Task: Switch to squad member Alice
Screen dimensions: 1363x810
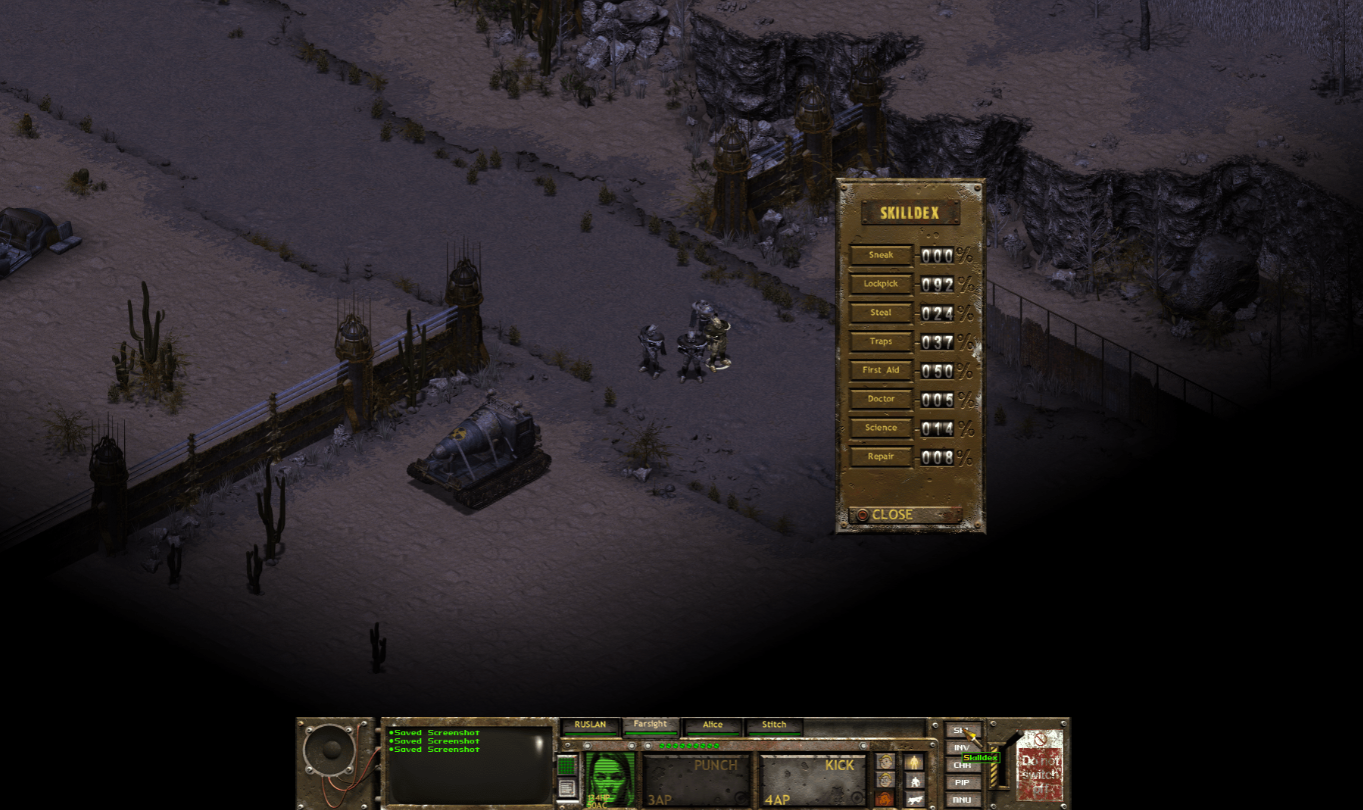Action: click(713, 725)
